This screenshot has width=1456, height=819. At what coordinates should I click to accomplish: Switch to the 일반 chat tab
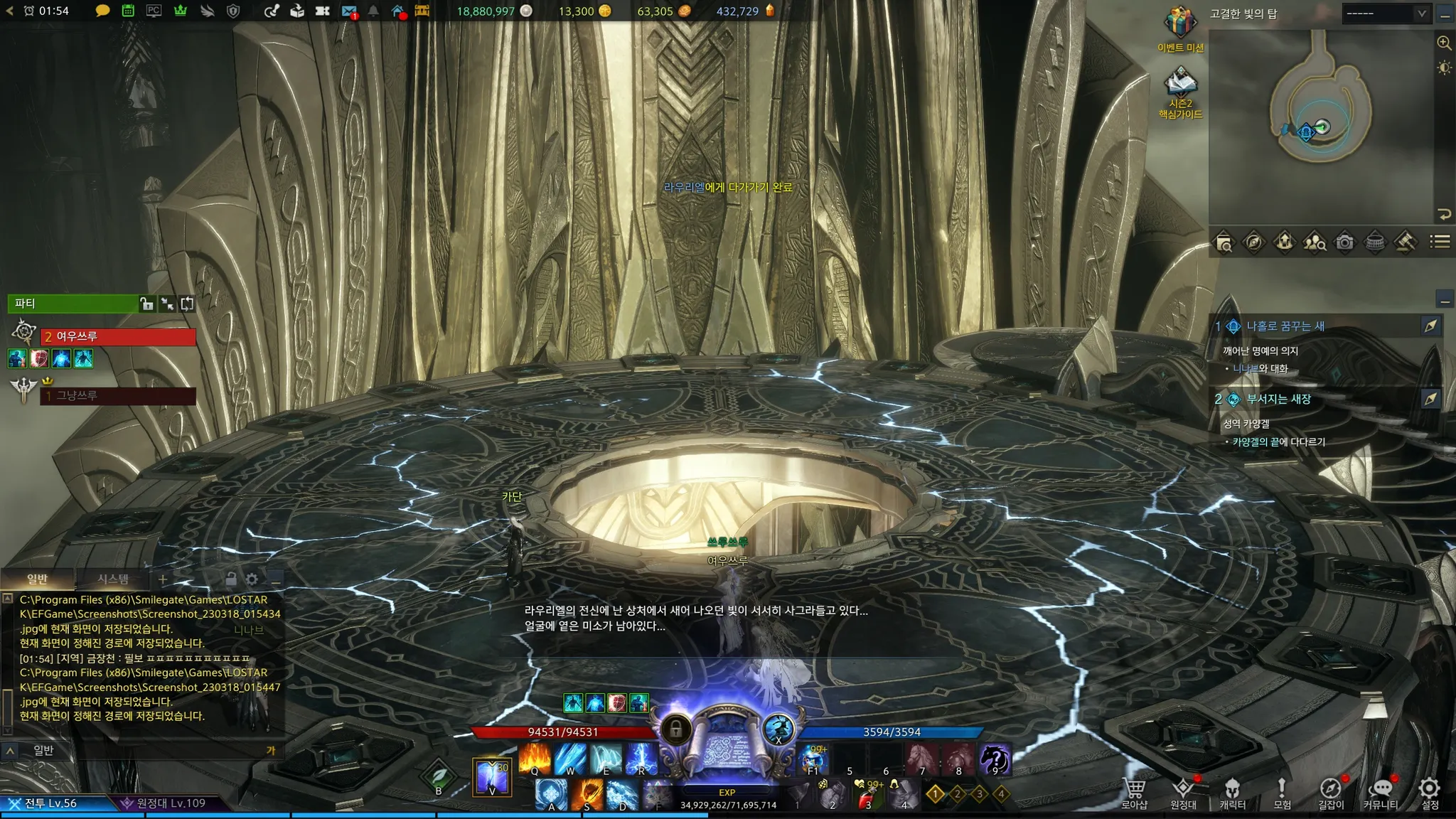[x=37, y=579]
